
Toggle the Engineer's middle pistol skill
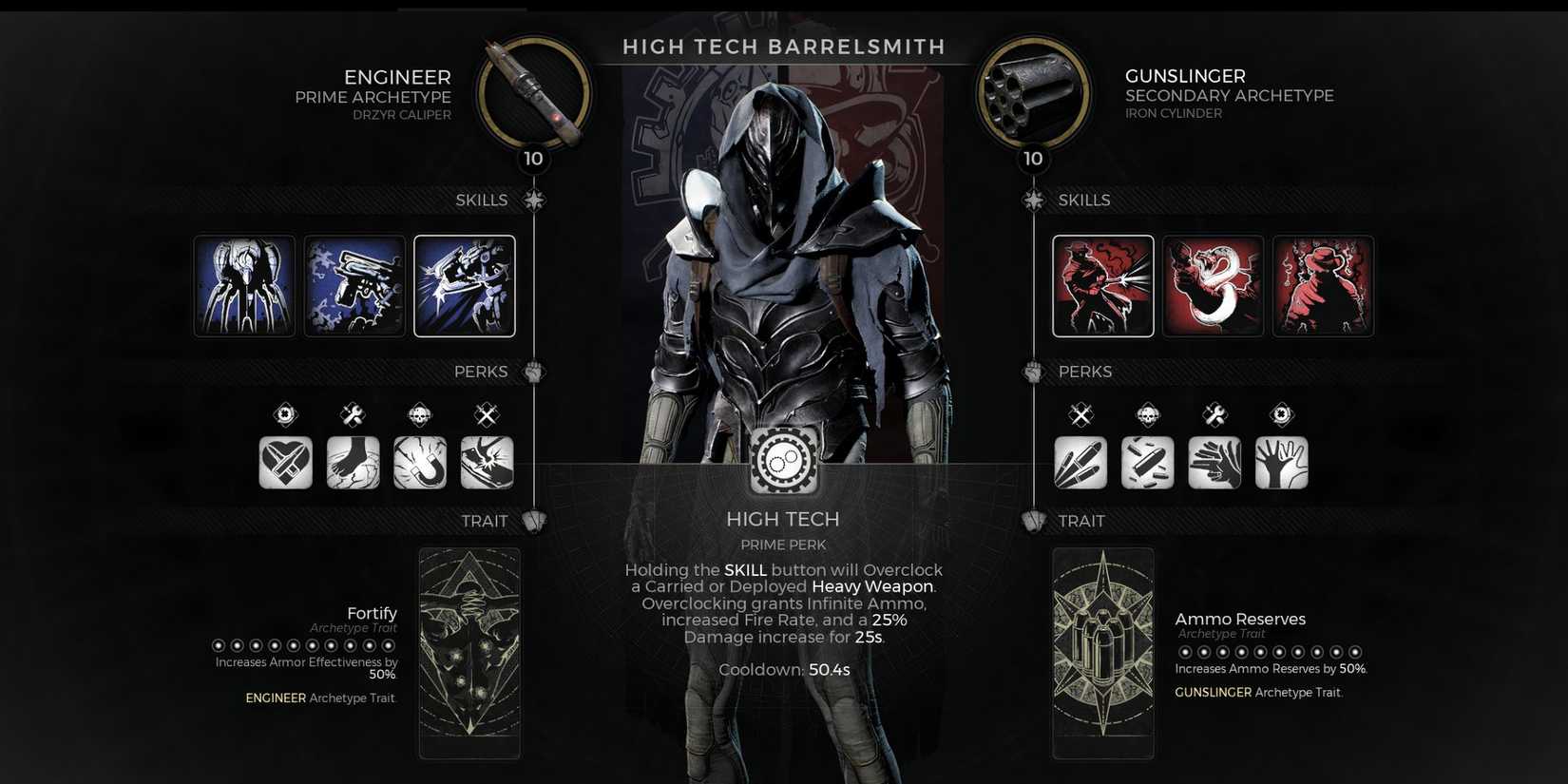click(x=354, y=285)
